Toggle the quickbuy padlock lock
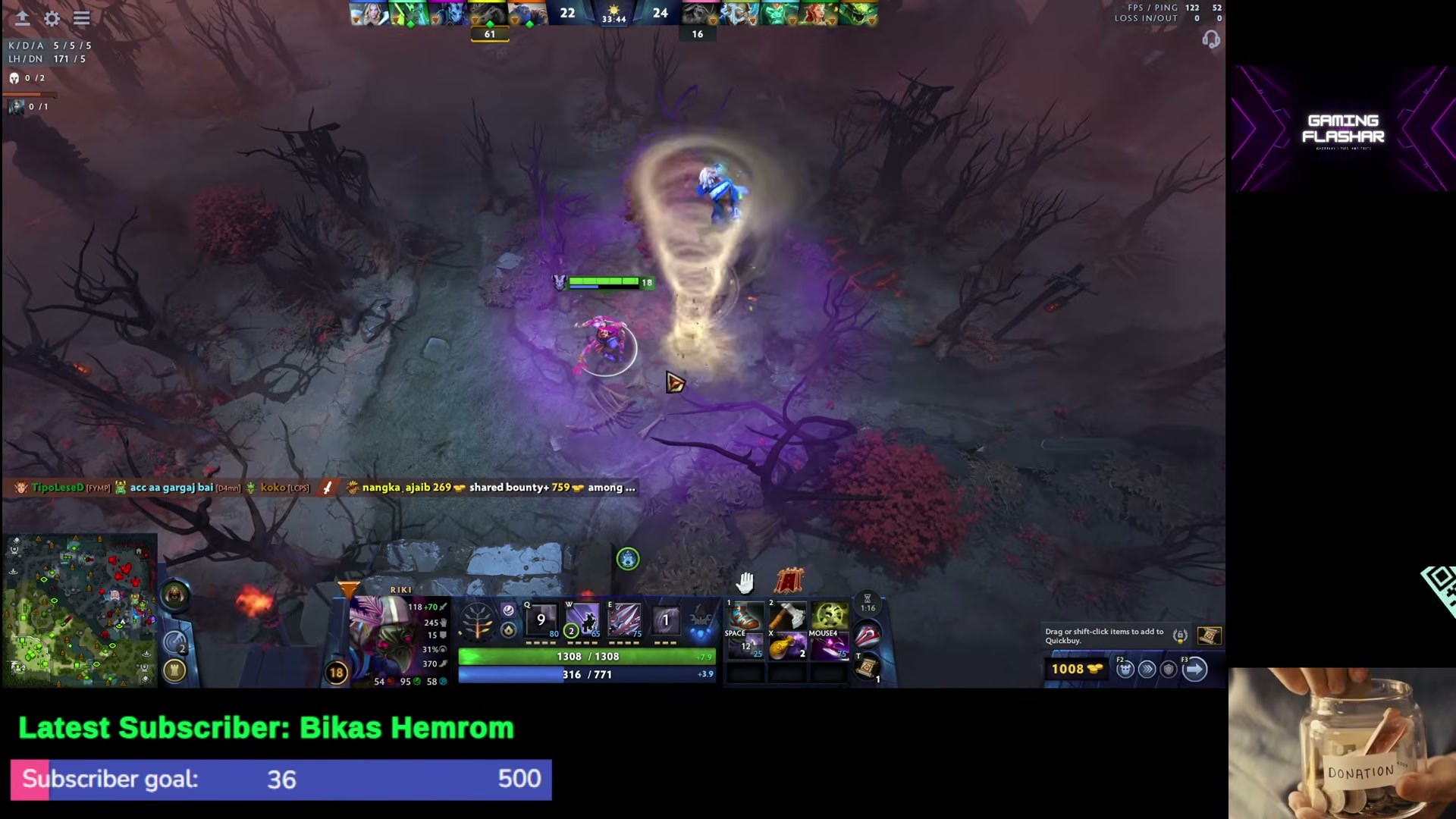Image resolution: width=1456 pixels, height=819 pixels. [1180, 635]
